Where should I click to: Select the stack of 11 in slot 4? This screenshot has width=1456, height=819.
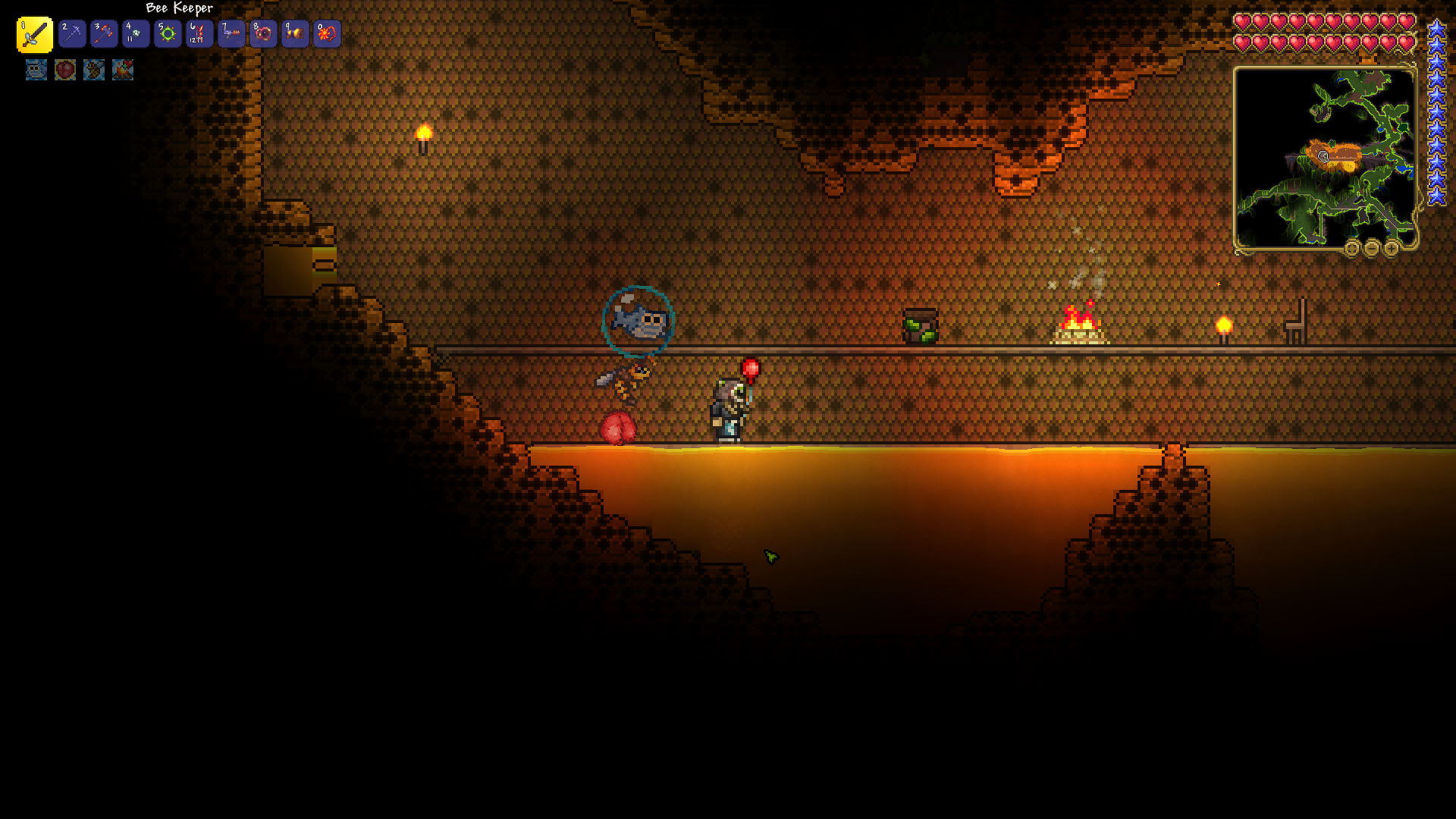coord(136,34)
